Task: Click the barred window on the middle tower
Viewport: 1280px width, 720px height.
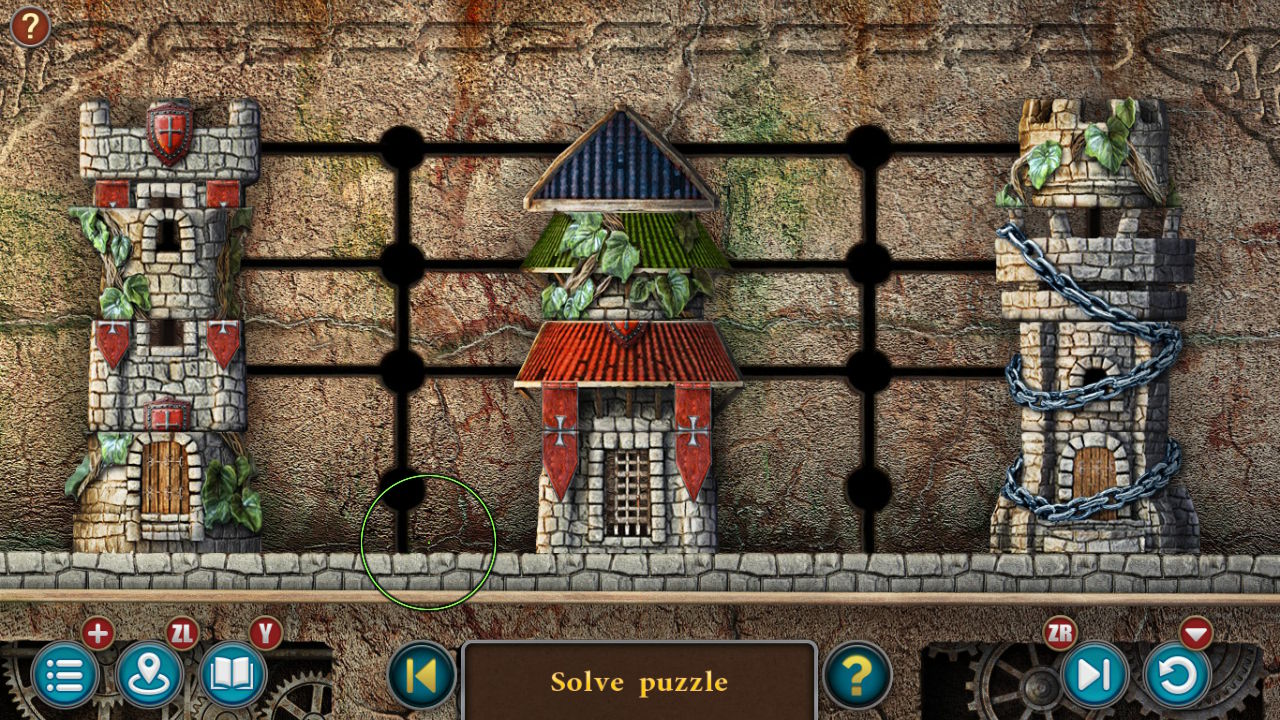Action: coord(627,490)
